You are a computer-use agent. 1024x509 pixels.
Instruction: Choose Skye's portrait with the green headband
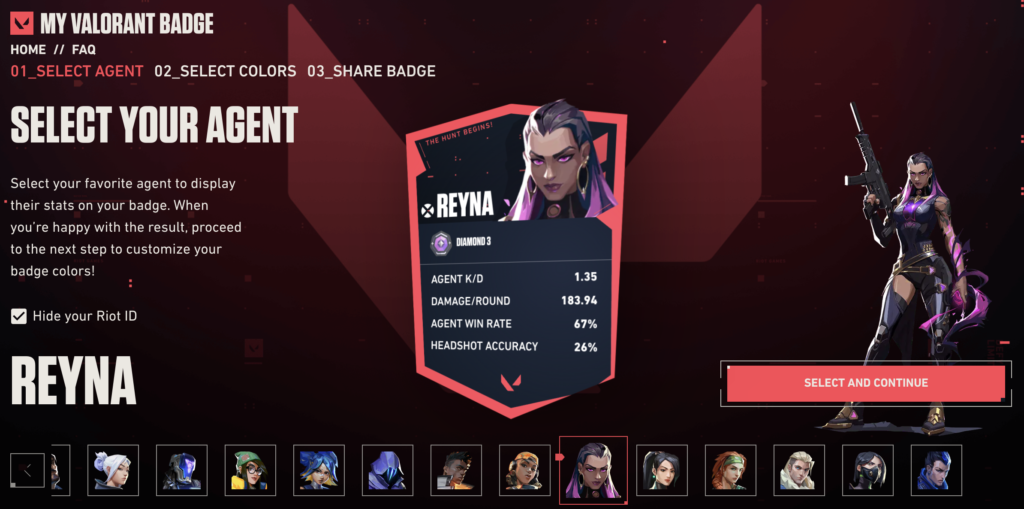[731, 470]
